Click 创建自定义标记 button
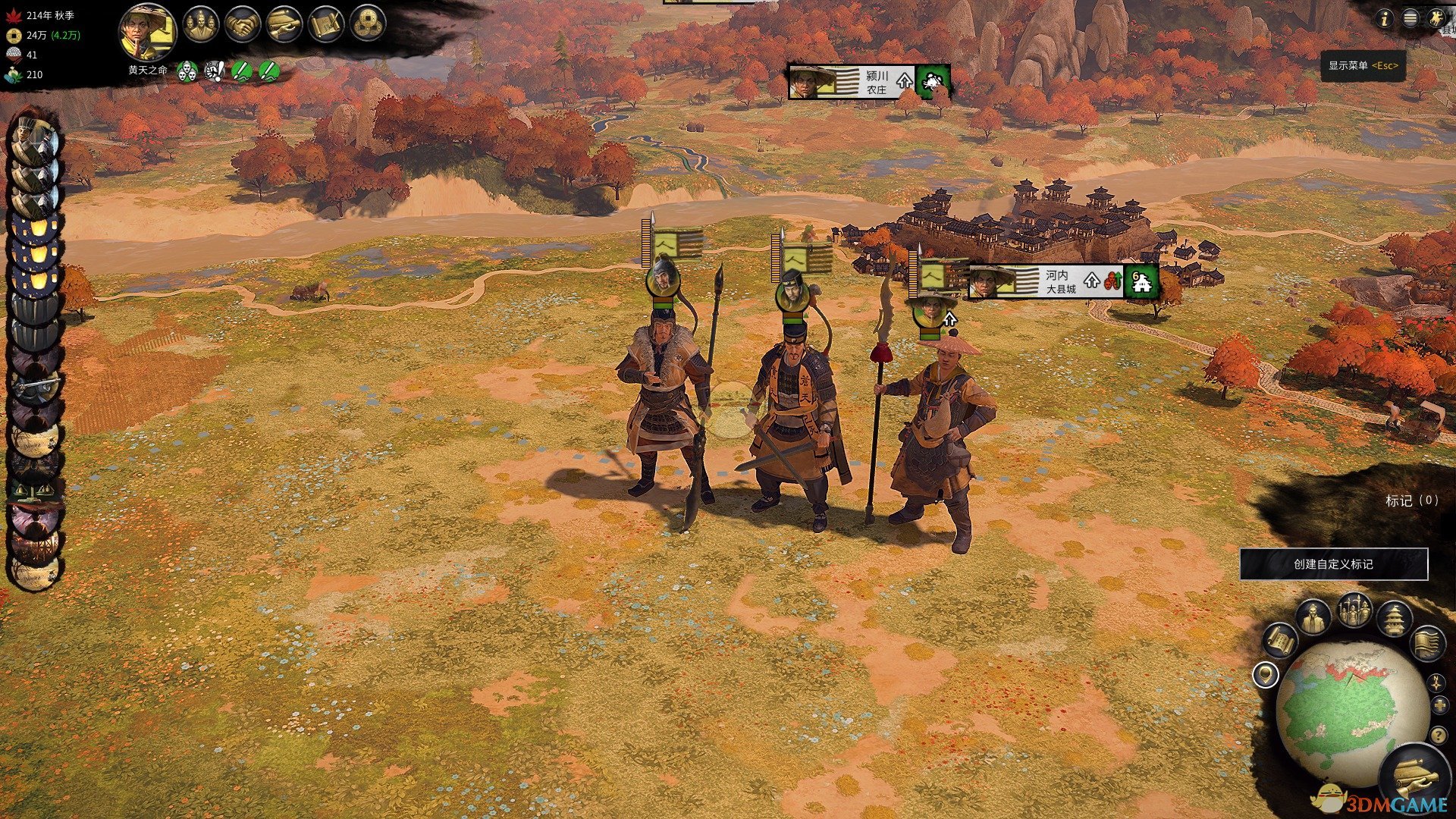This screenshot has width=1456, height=819. 1333,564
